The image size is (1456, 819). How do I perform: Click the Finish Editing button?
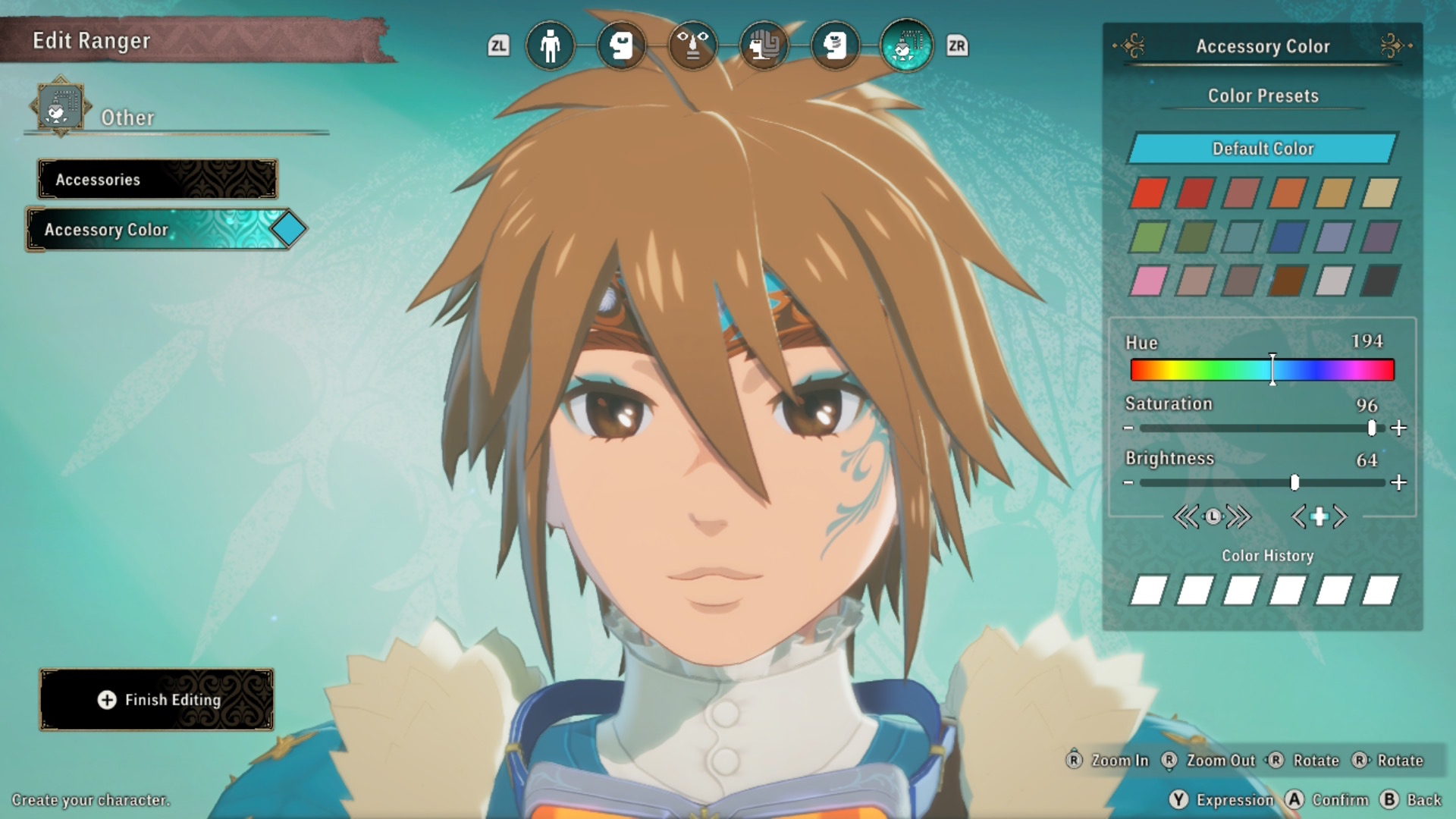coord(157,700)
